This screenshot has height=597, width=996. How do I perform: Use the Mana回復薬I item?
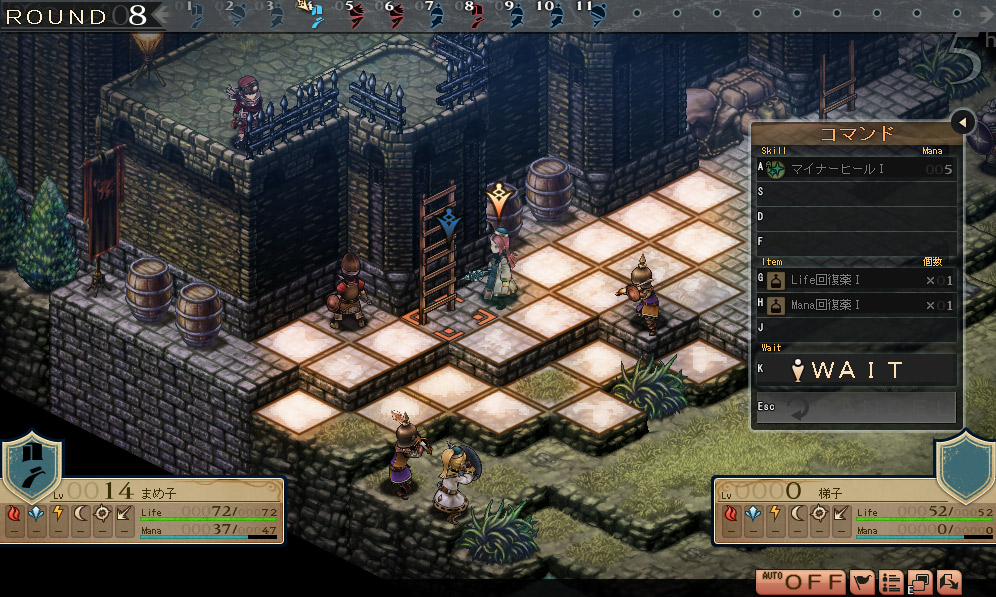pos(855,305)
